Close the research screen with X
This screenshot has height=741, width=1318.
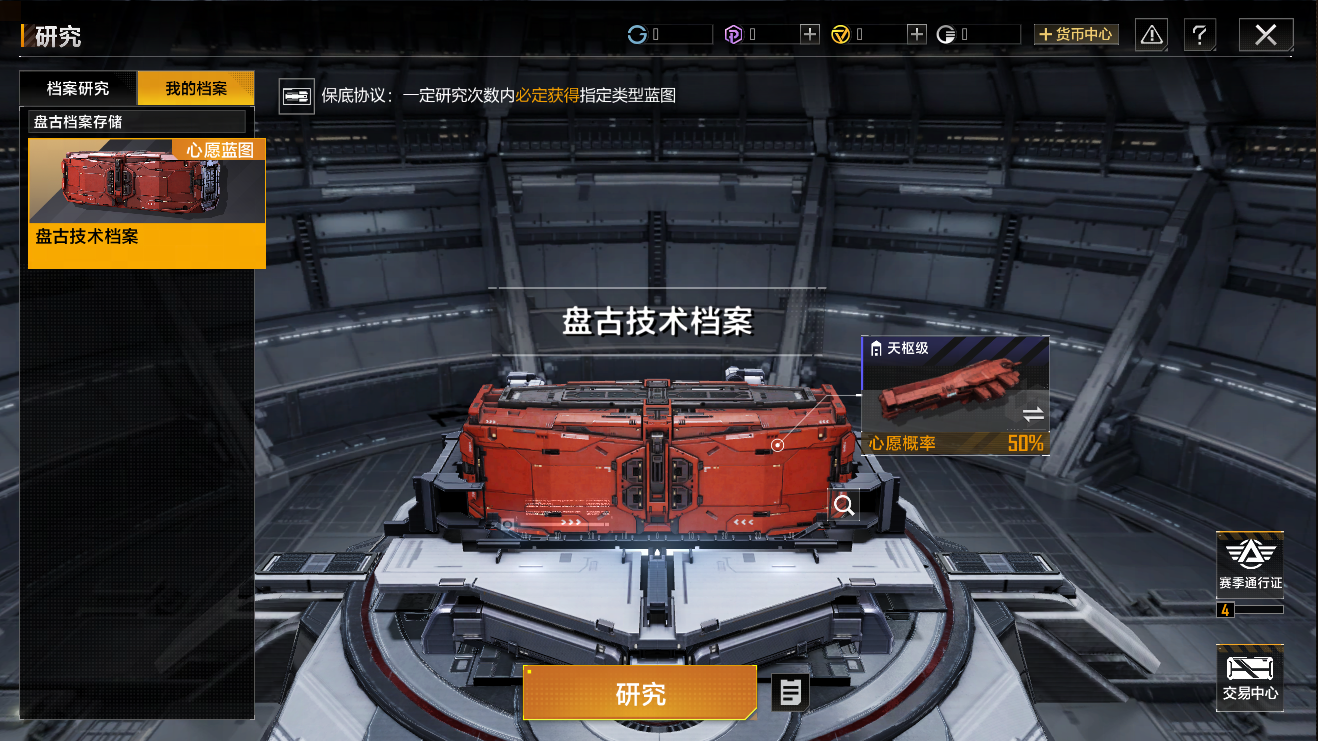[x=1265, y=35]
